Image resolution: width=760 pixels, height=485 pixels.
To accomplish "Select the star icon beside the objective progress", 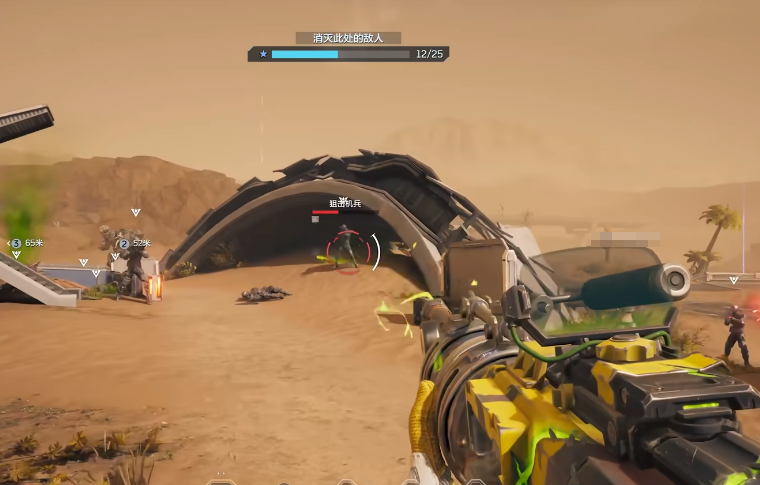I will tap(263, 54).
